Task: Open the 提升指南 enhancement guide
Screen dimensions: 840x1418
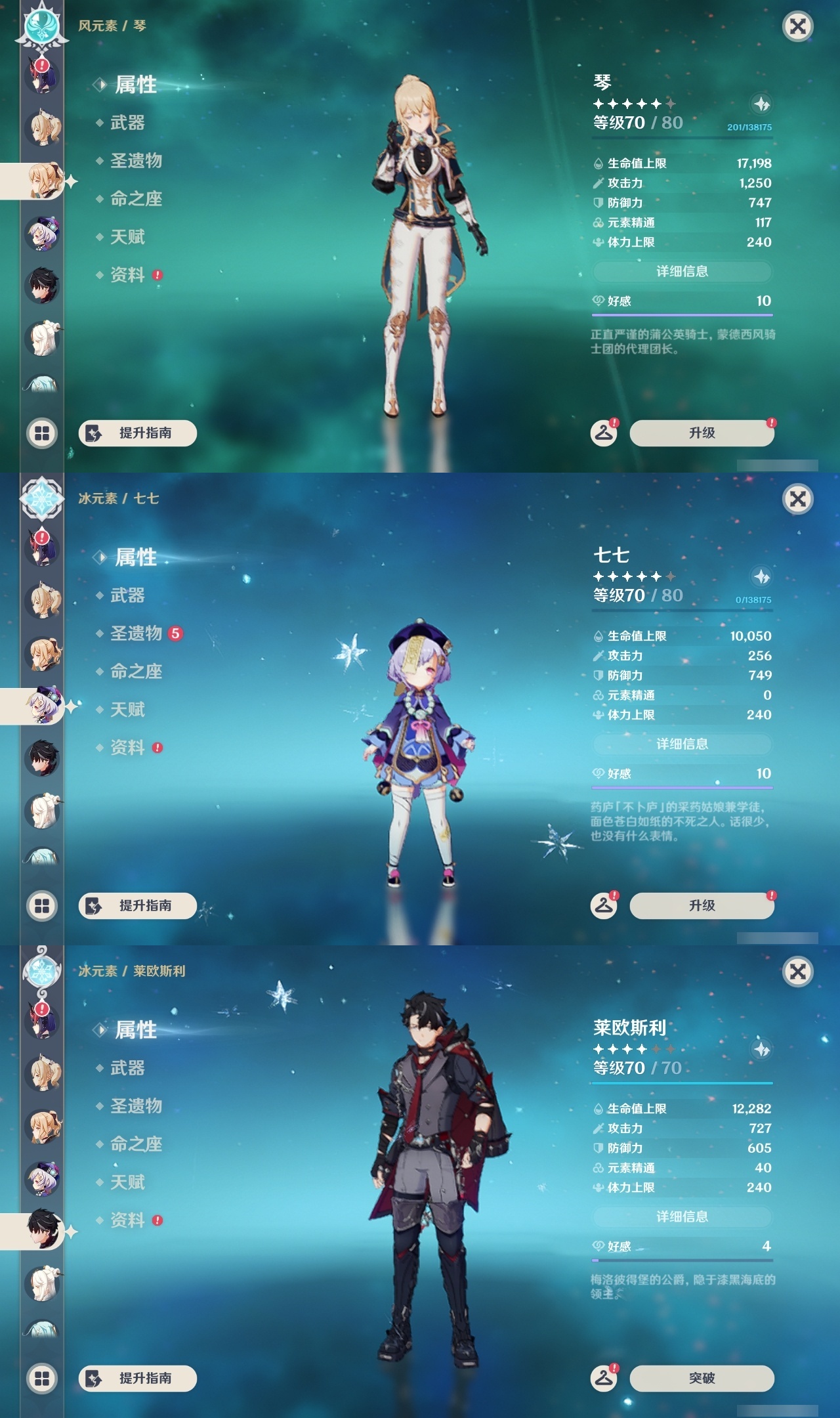Action: [x=138, y=433]
